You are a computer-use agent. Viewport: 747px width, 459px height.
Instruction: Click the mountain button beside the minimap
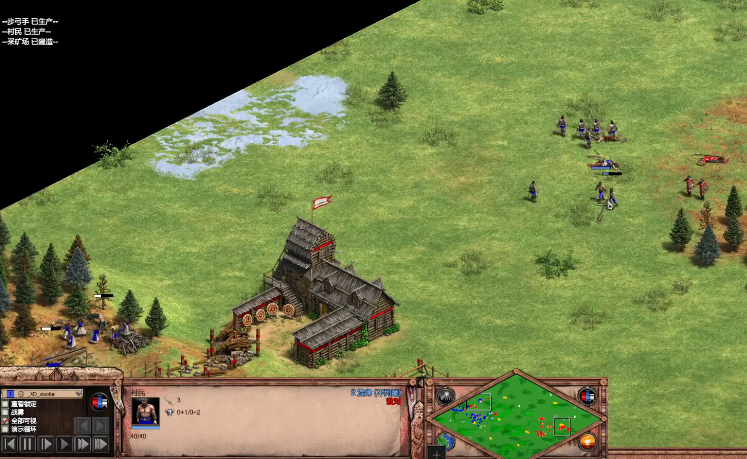(444, 396)
